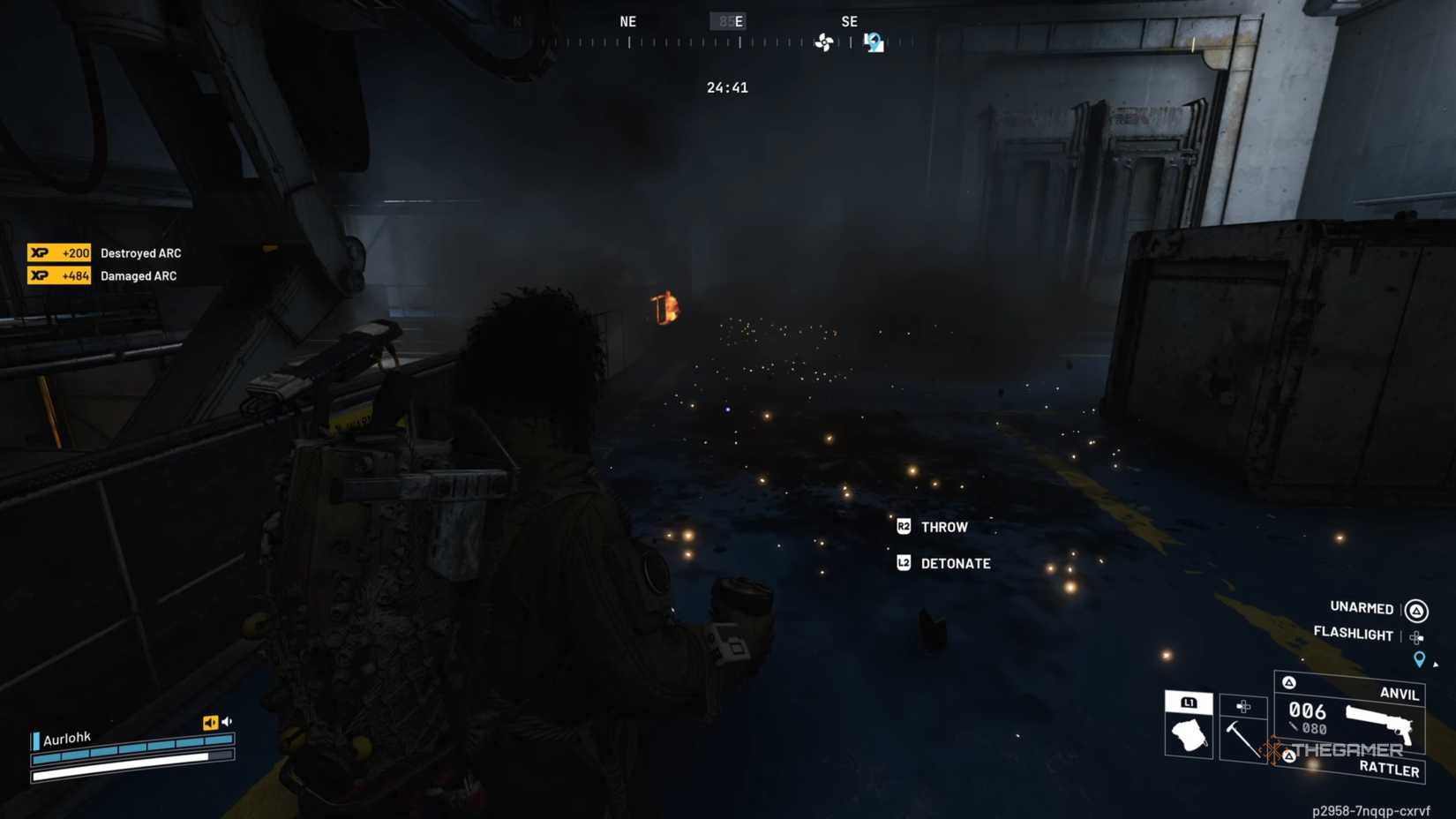Click the blue waypoint marker on the compass
Screen dimensions: 1456x819
(x=873, y=41)
